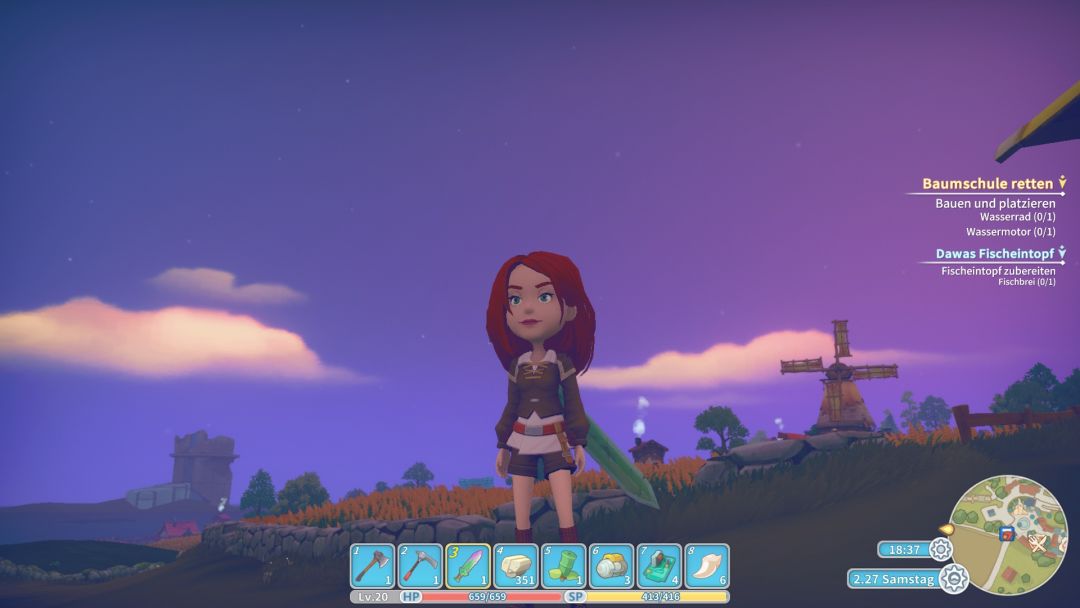Viewport: 1080px width, 608px height.
Task: Select the yellow-capped jar item in slot 6
Action: tap(612, 566)
